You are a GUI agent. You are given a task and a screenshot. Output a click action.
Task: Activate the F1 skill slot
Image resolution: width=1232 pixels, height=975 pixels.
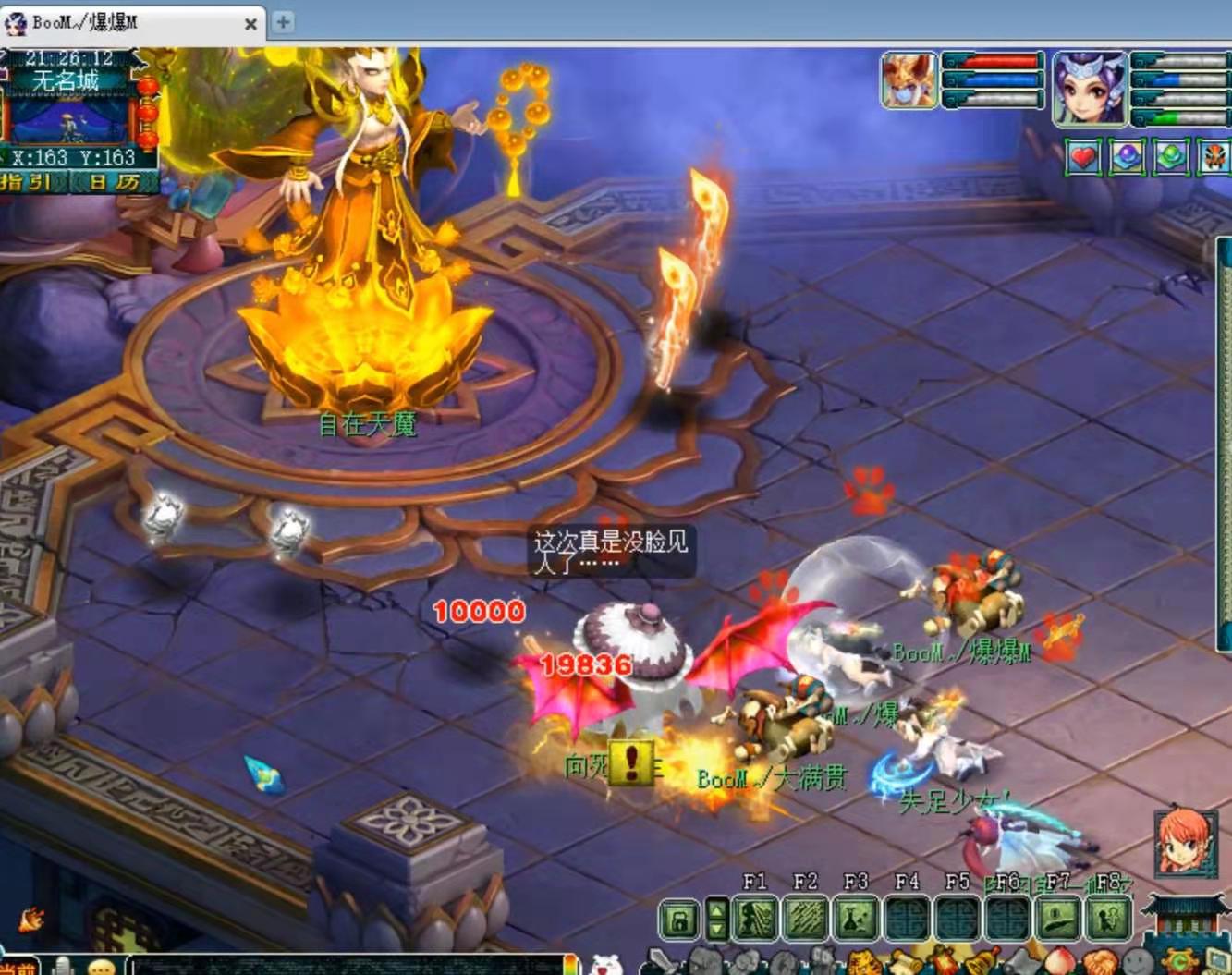click(755, 920)
